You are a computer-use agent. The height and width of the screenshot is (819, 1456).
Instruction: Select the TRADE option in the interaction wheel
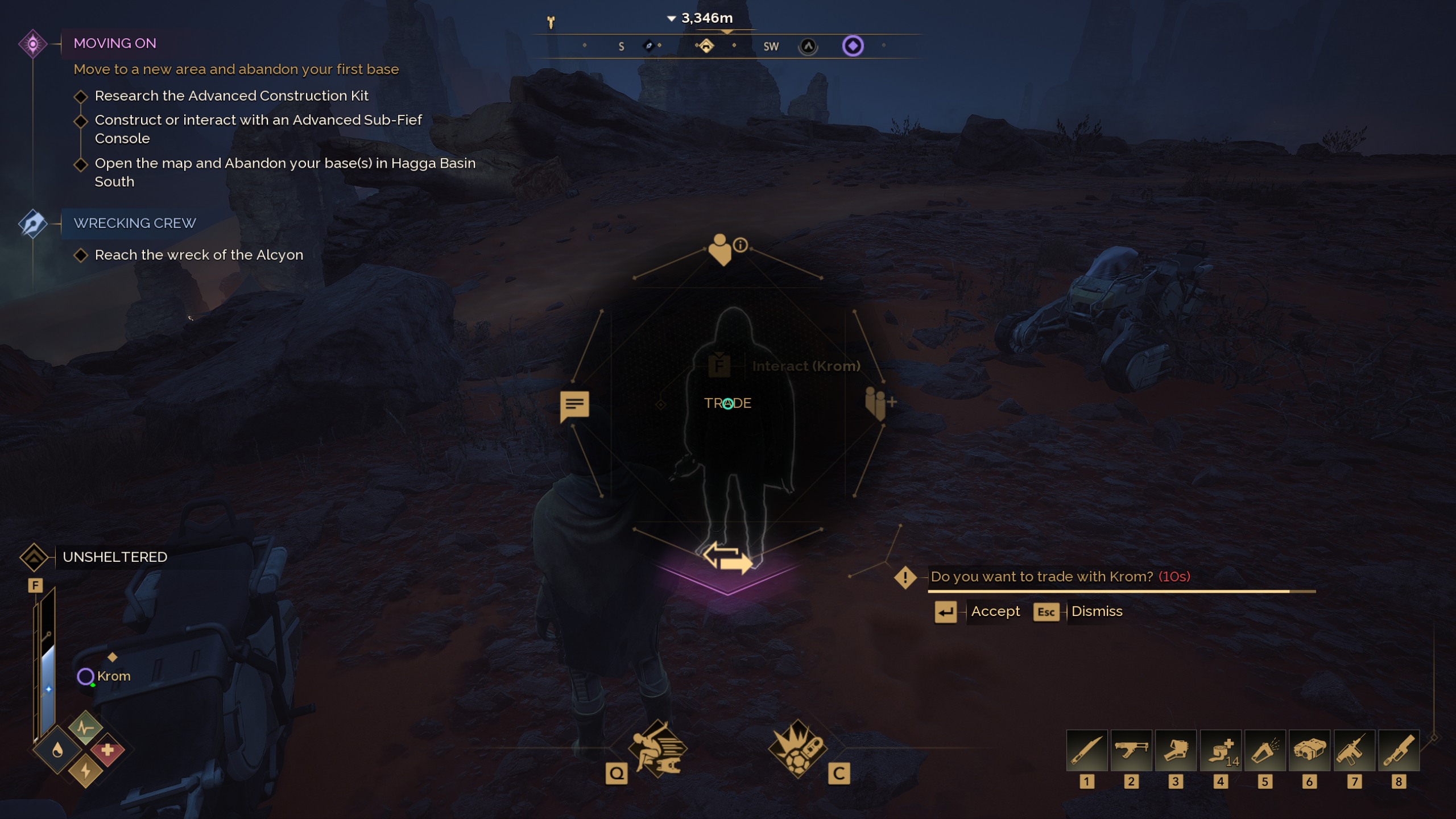(x=728, y=403)
